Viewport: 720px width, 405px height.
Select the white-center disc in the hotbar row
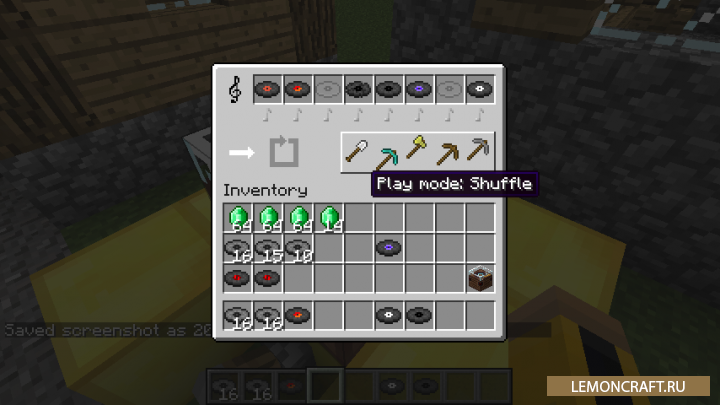388,314
